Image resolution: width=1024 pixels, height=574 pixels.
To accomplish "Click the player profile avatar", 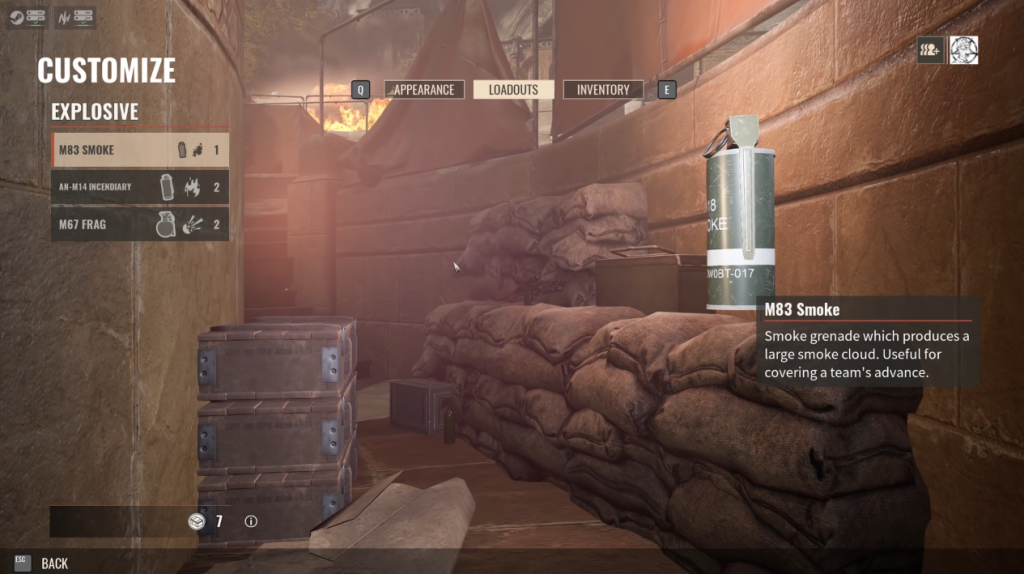I will [x=964, y=50].
